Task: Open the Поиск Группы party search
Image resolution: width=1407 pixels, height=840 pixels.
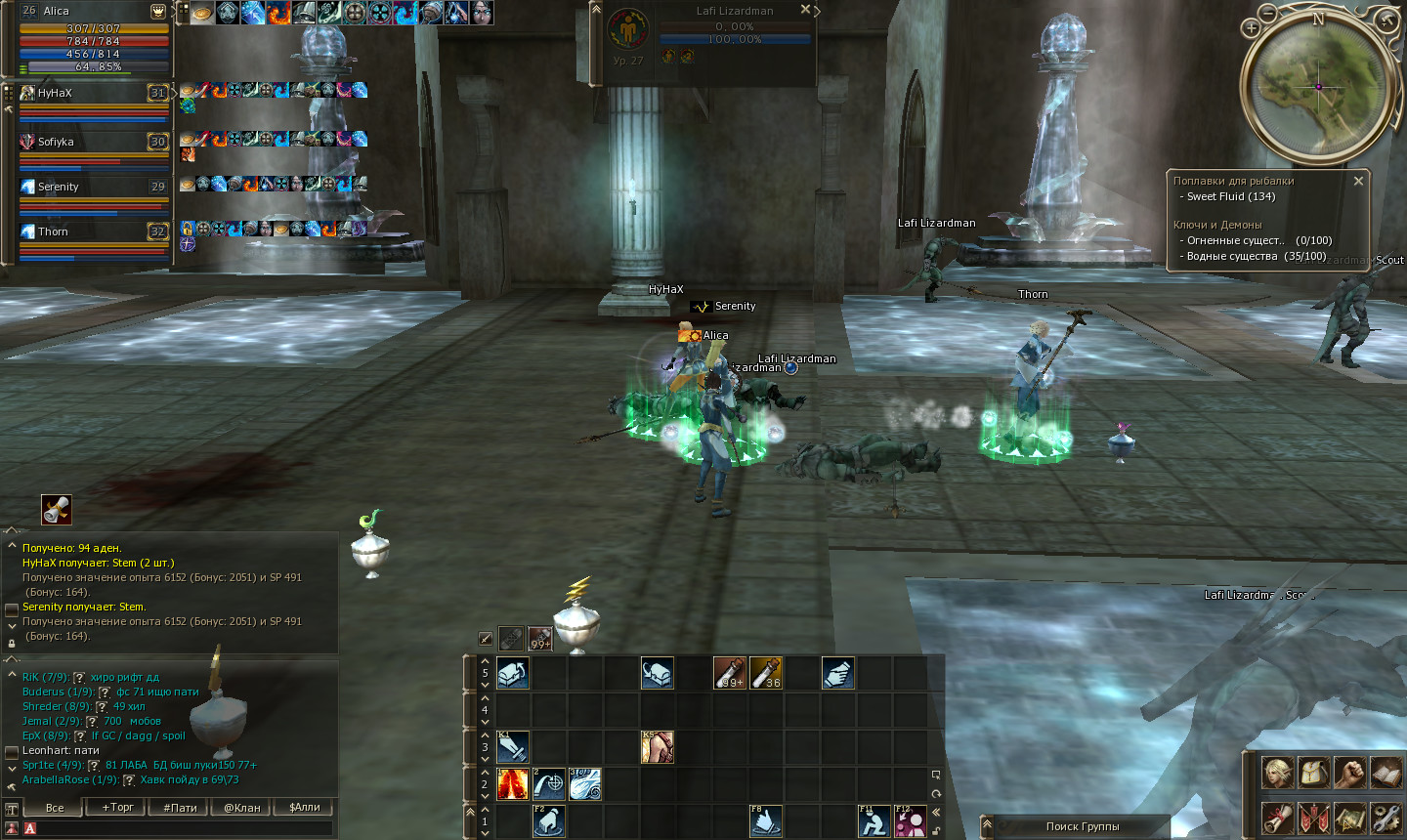Action: pyautogui.click(x=1082, y=826)
